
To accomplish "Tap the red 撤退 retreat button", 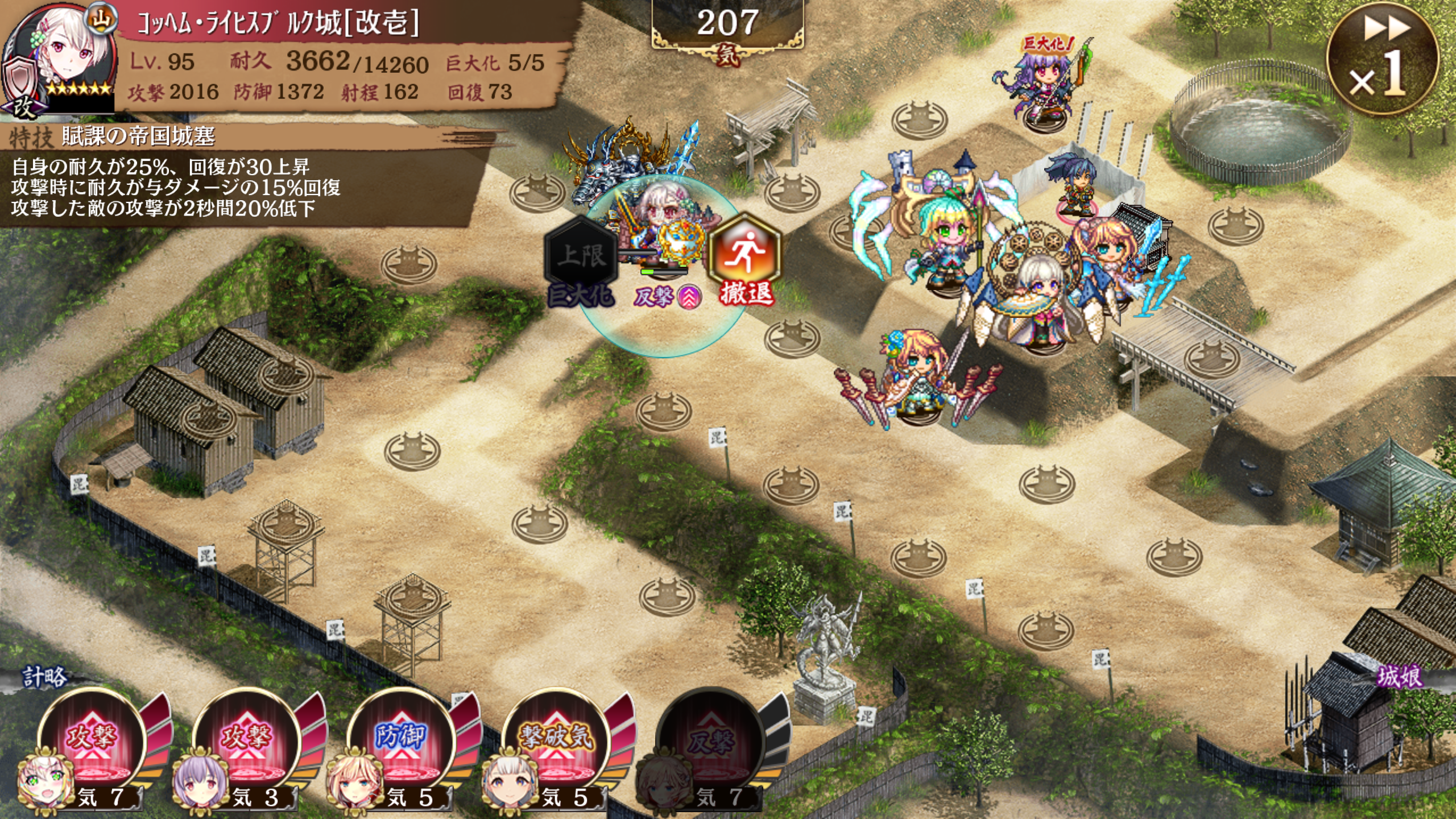I will [x=745, y=258].
